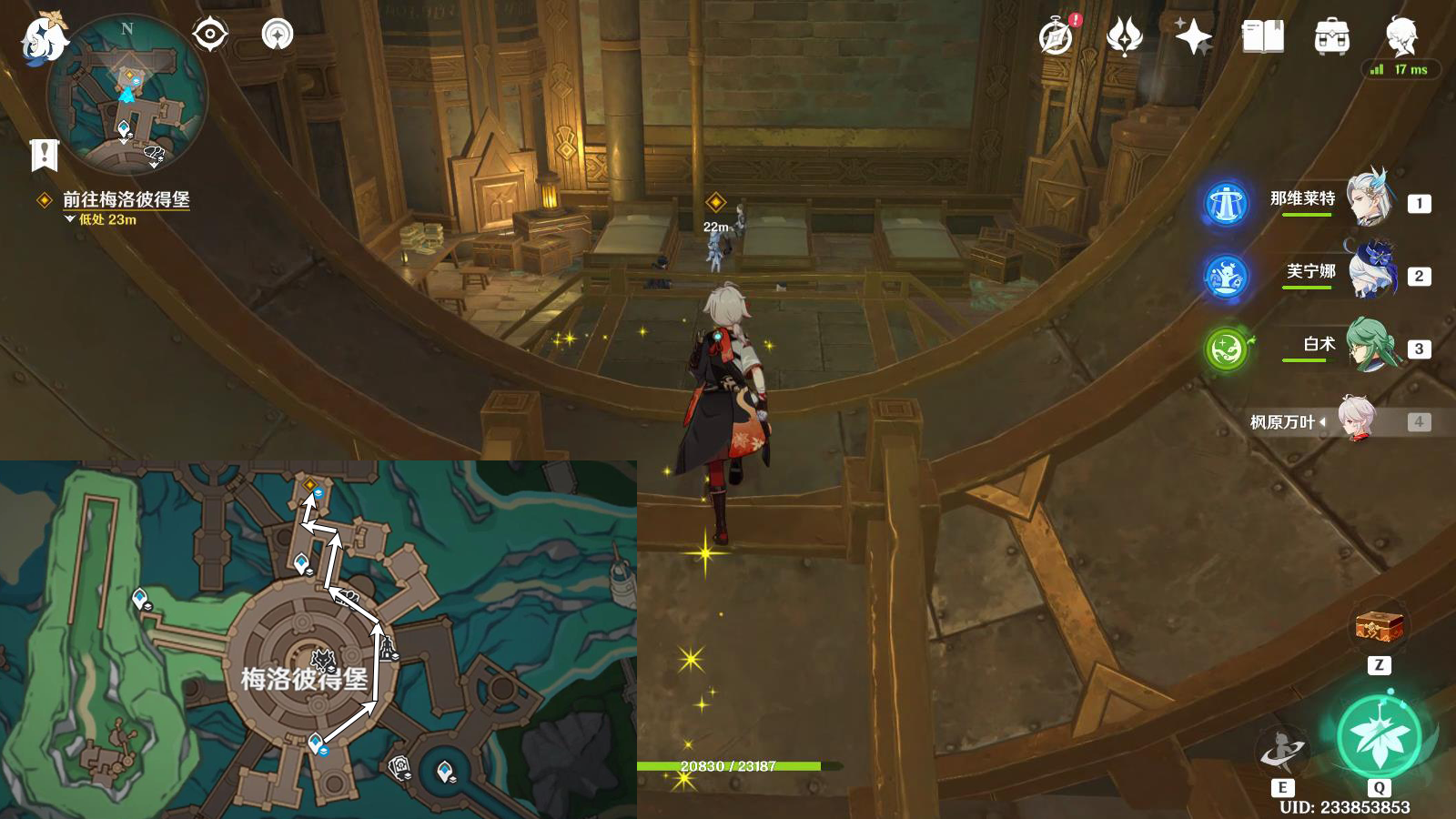Open the wish star icon
Viewport: 1456px width, 819px height.
pyautogui.click(x=1193, y=37)
